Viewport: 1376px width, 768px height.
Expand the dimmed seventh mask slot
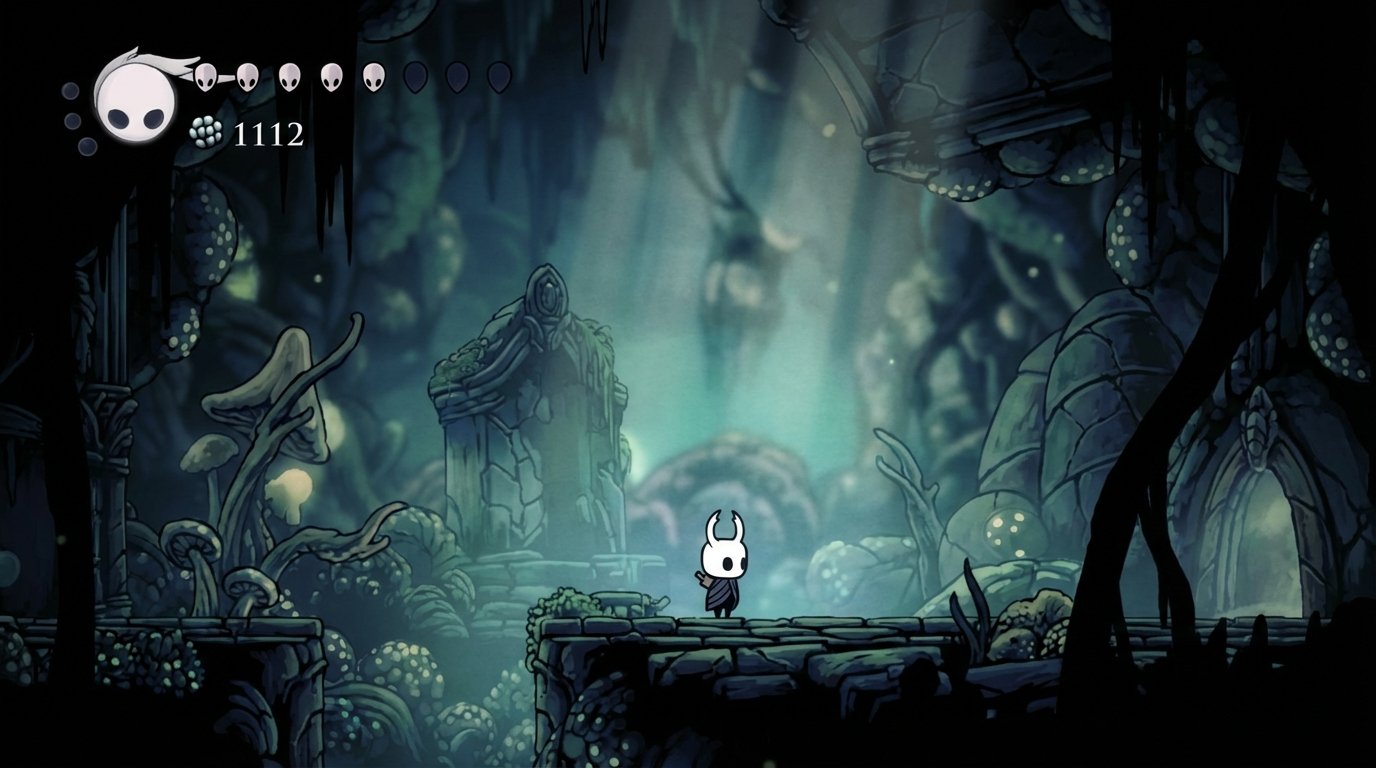click(x=458, y=77)
